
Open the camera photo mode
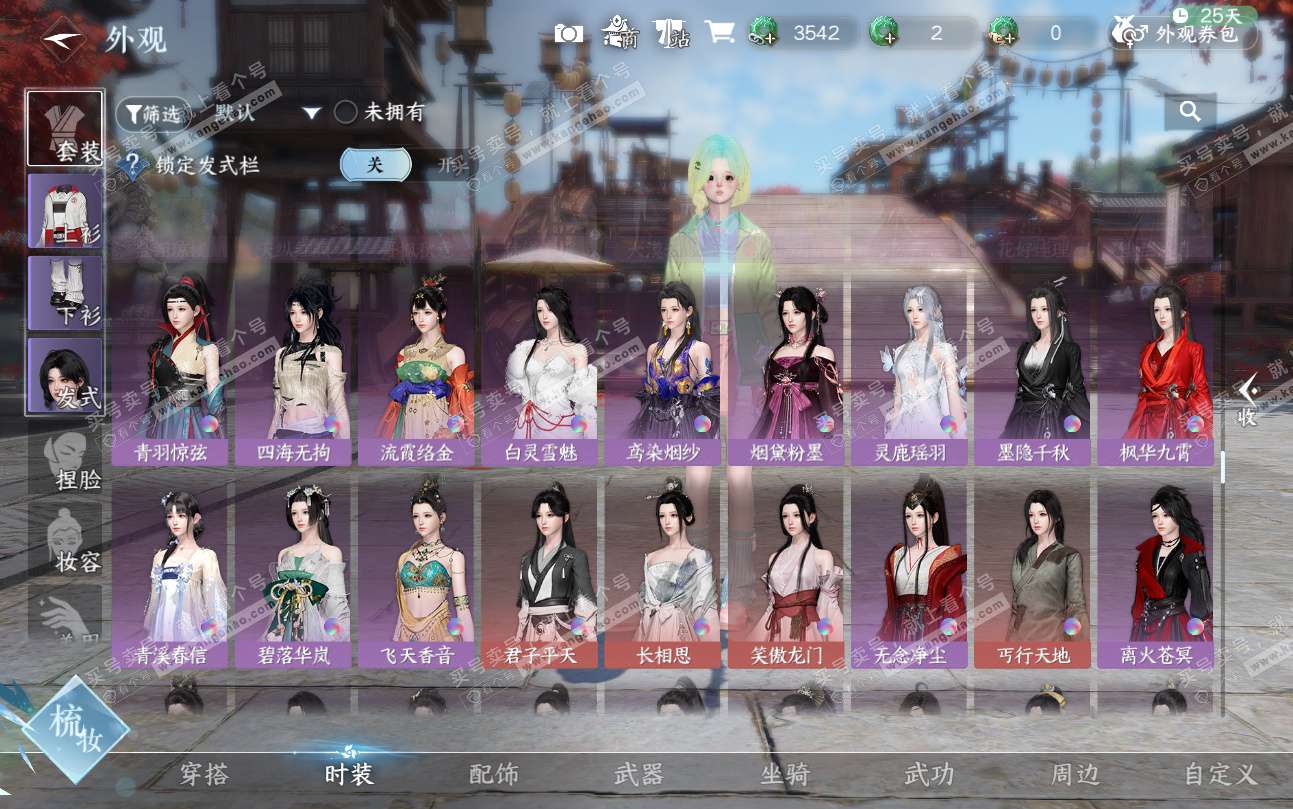point(569,33)
